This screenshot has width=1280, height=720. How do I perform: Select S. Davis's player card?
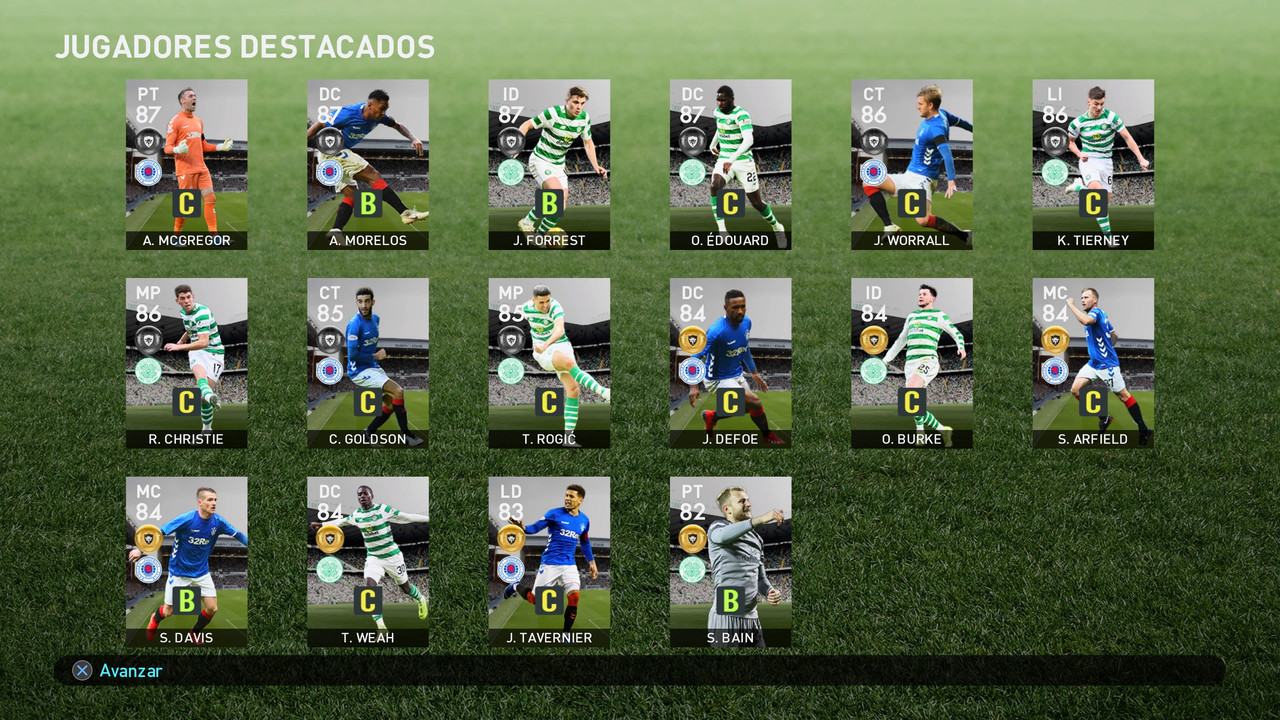coord(187,562)
